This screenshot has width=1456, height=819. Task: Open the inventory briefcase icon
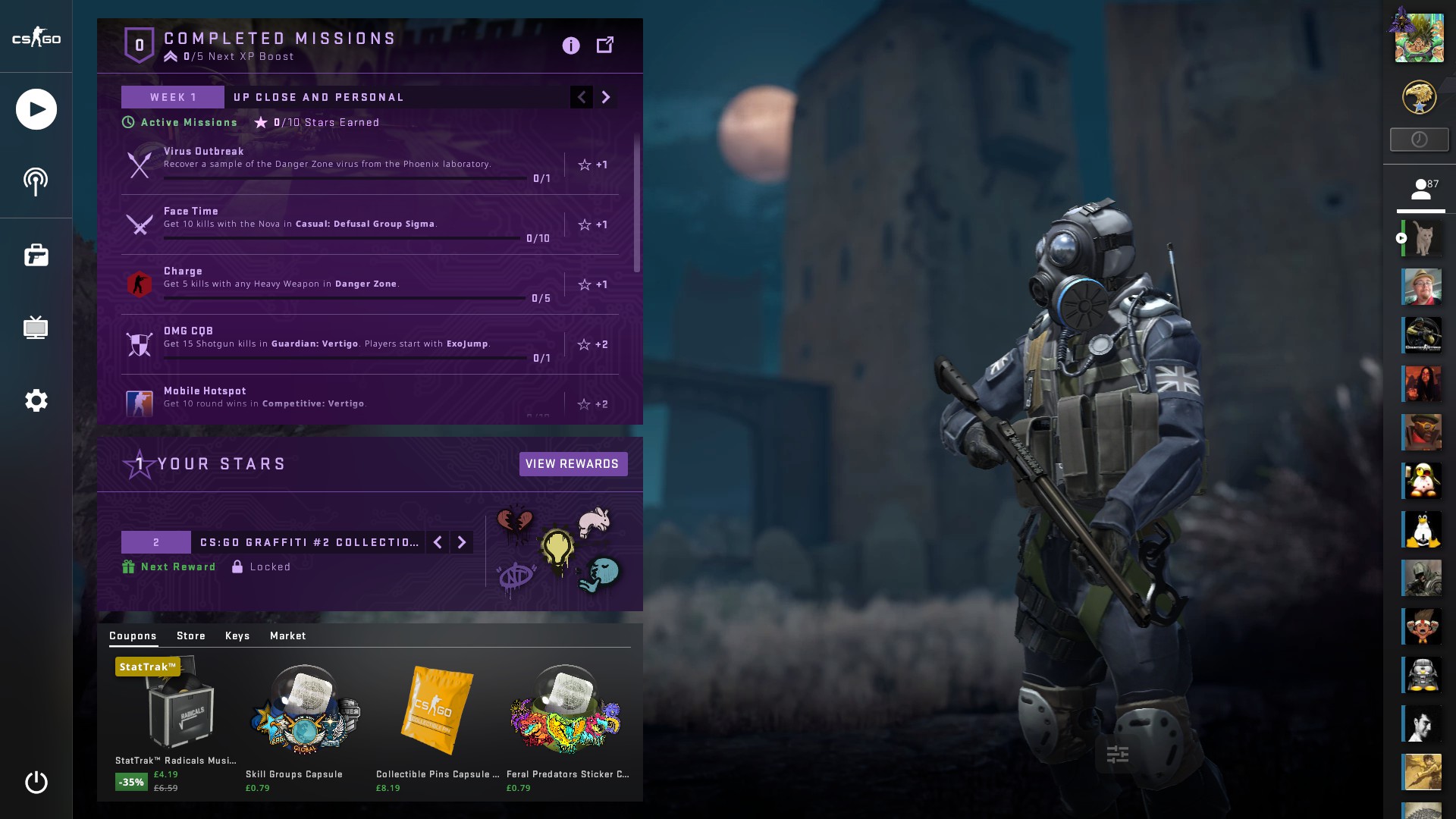point(36,255)
